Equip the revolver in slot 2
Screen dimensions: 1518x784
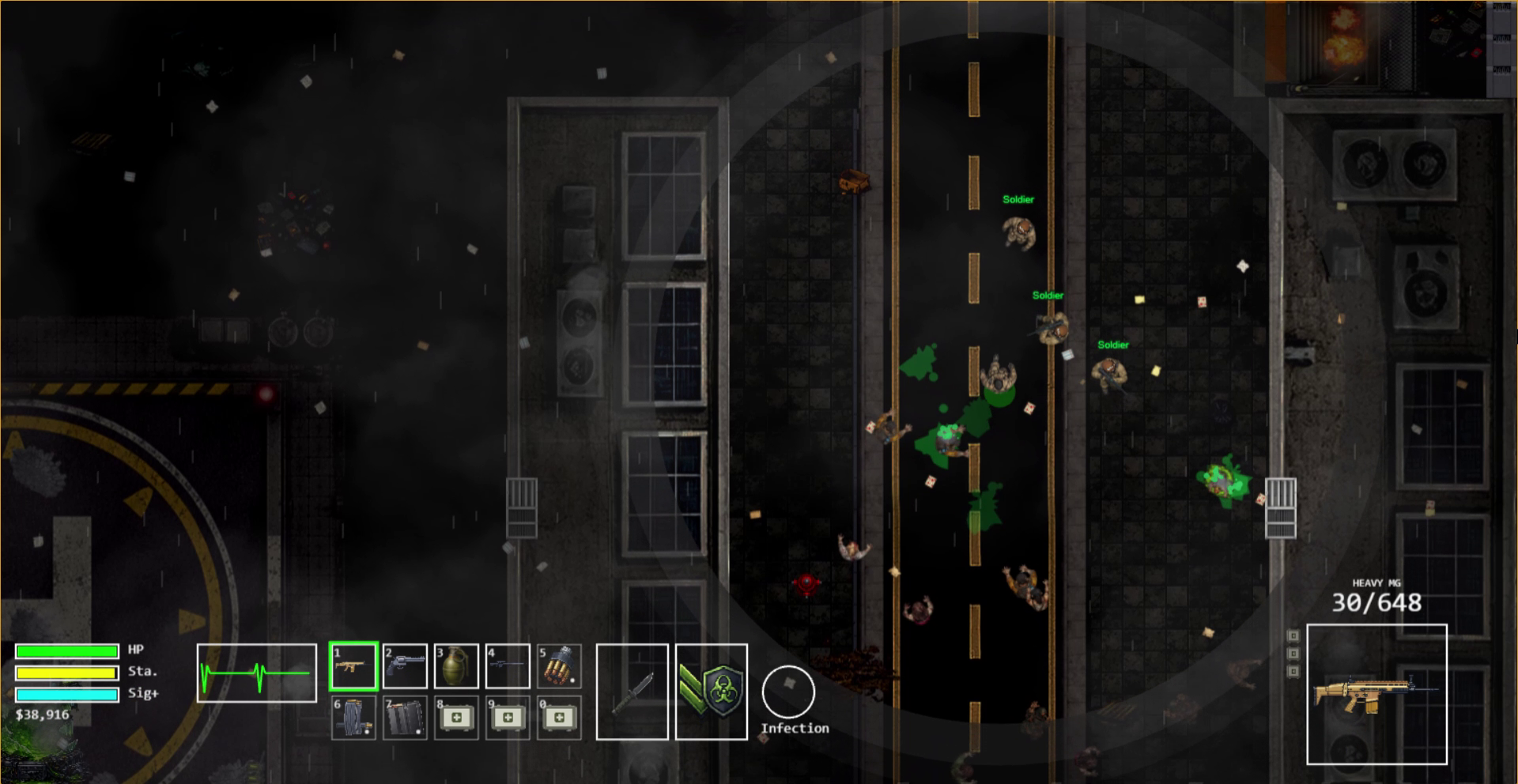pyautogui.click(x=405, y=666)
